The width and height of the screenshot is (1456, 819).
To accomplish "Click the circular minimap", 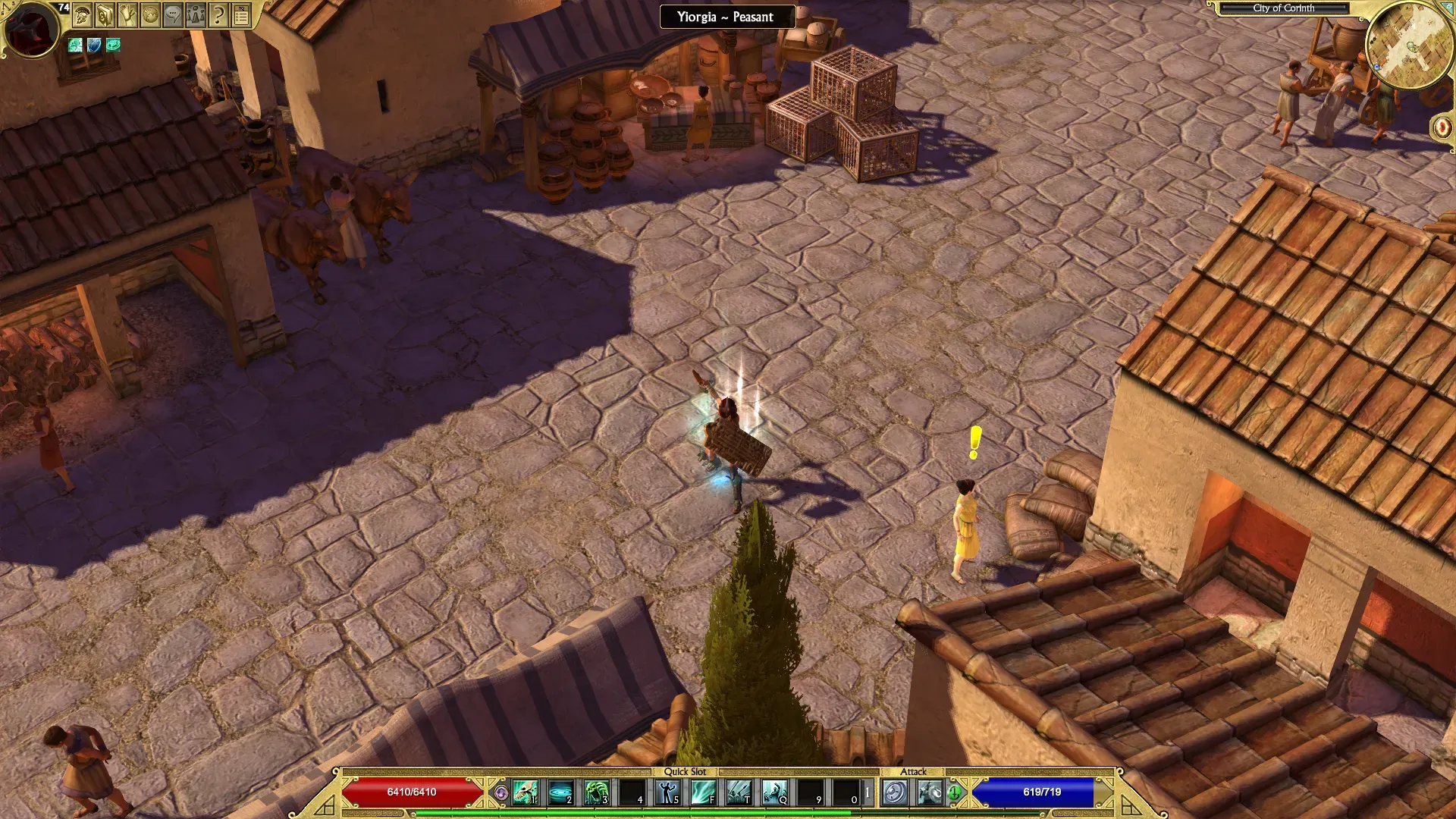I will tap(1410, 45).
